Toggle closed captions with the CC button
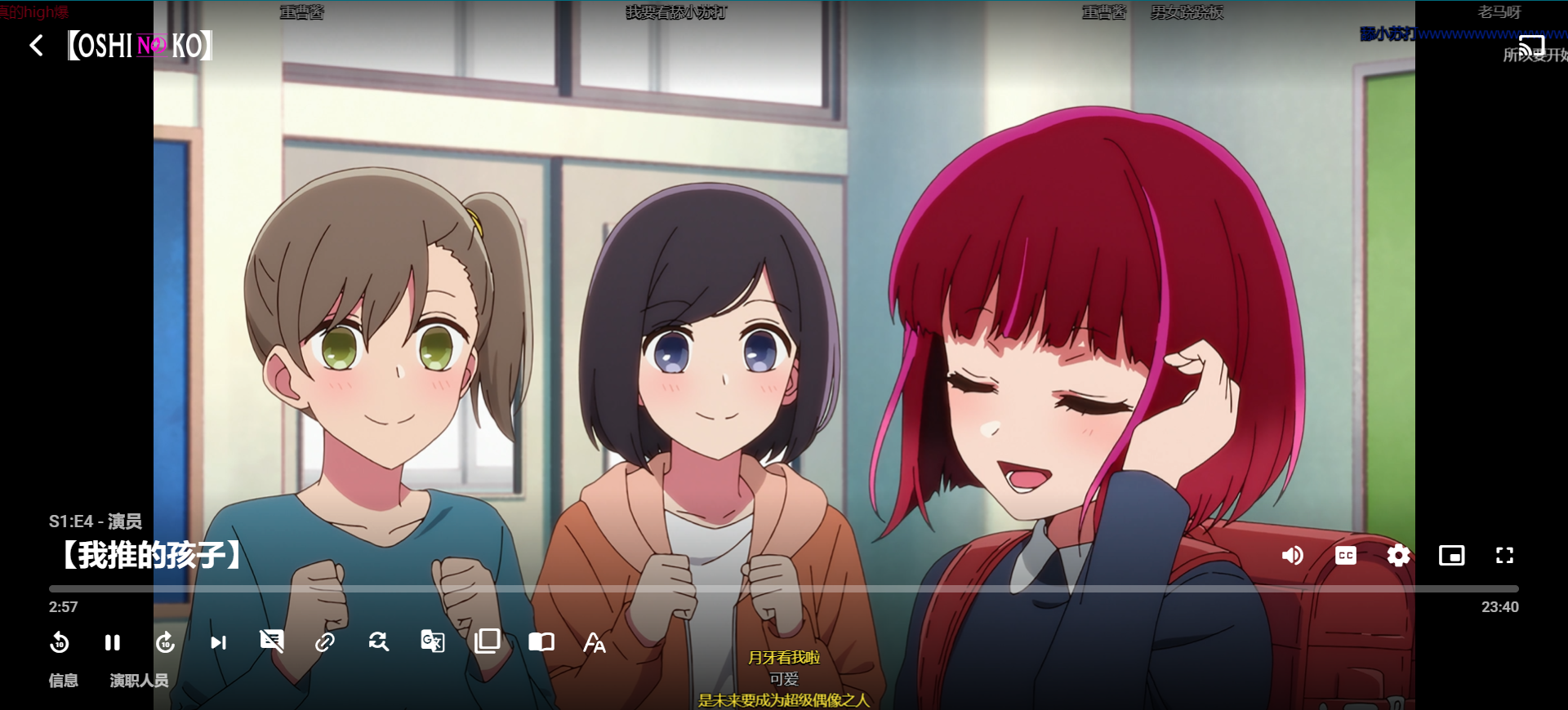Screen dimensions: 1568x710 point(1345,556)
